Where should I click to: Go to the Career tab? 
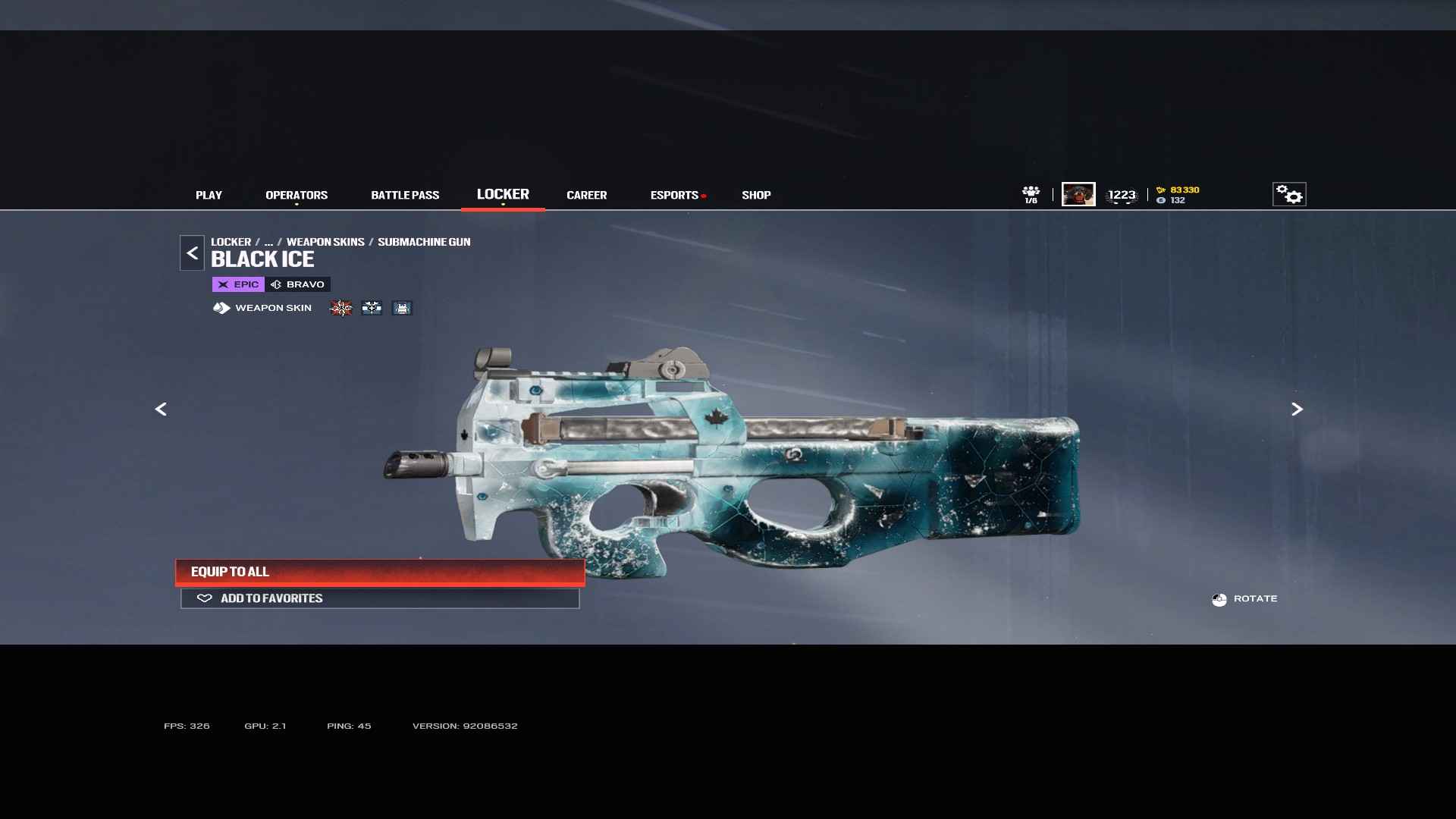coord(586,195)
